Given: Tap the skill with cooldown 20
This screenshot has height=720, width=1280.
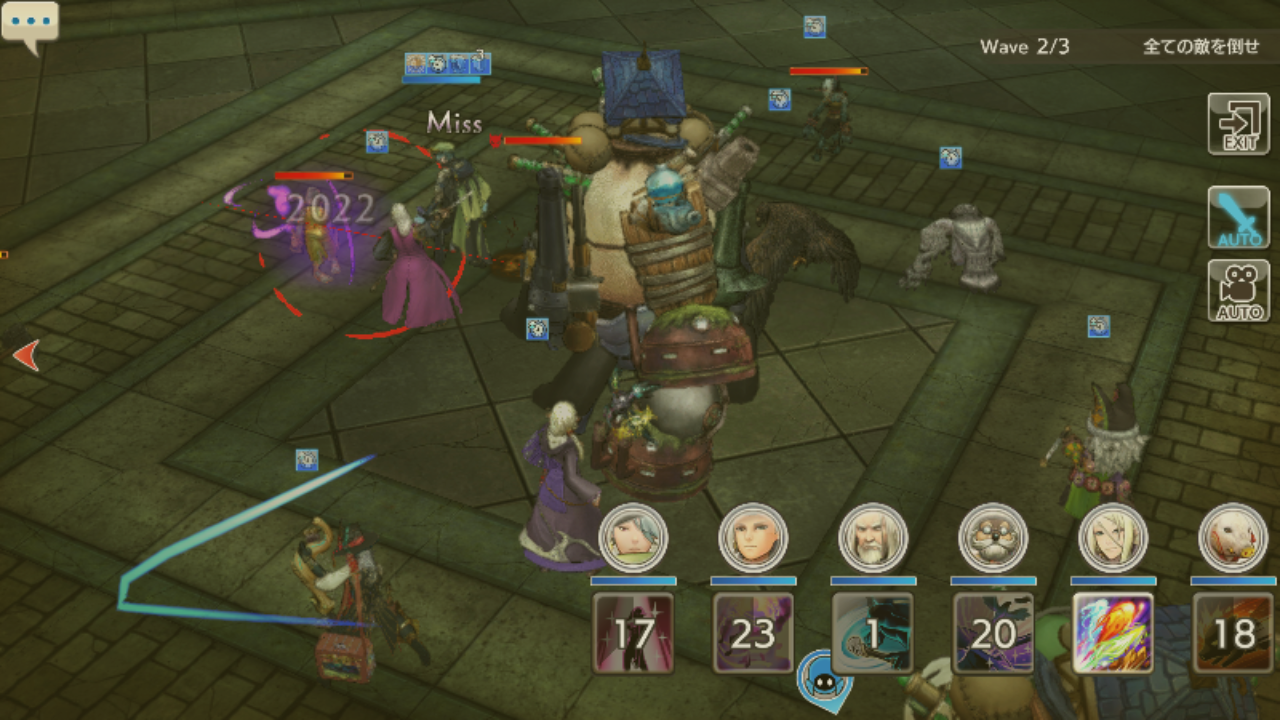Looking at the screenshot, I should click(993, 633).
